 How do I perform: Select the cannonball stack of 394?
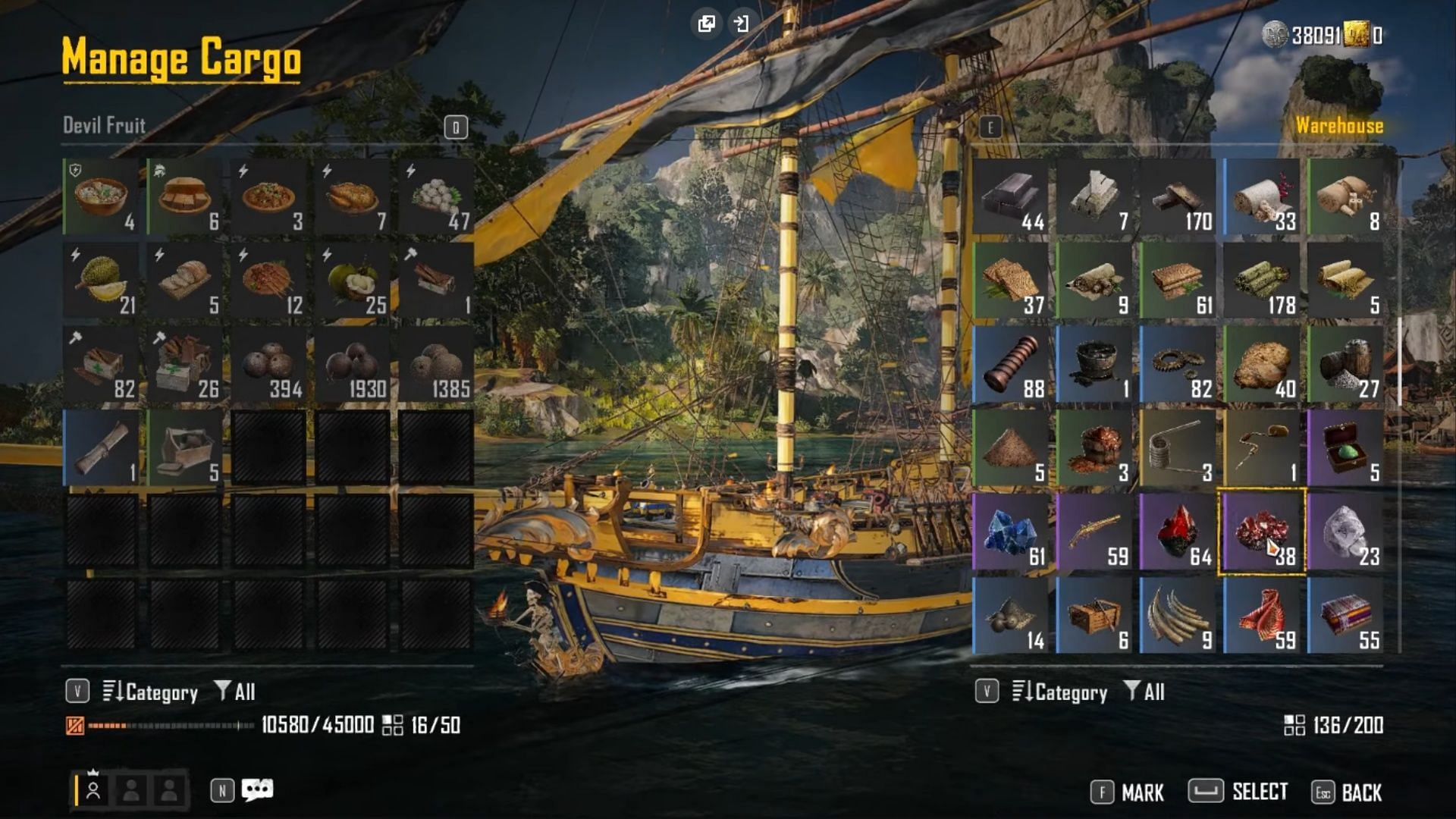coord(268,365)
